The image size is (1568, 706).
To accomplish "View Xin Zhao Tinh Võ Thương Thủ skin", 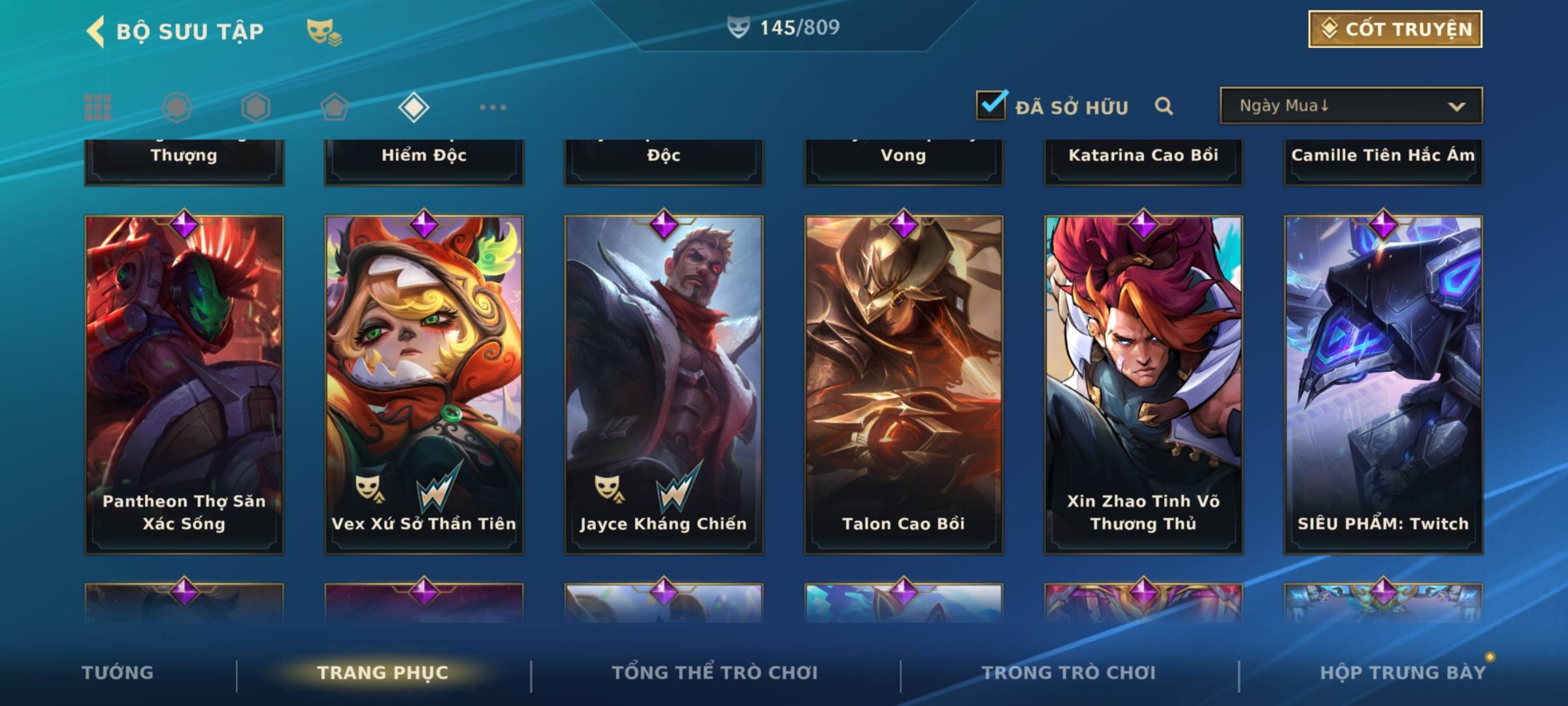I will click(x=1143, y=384).
